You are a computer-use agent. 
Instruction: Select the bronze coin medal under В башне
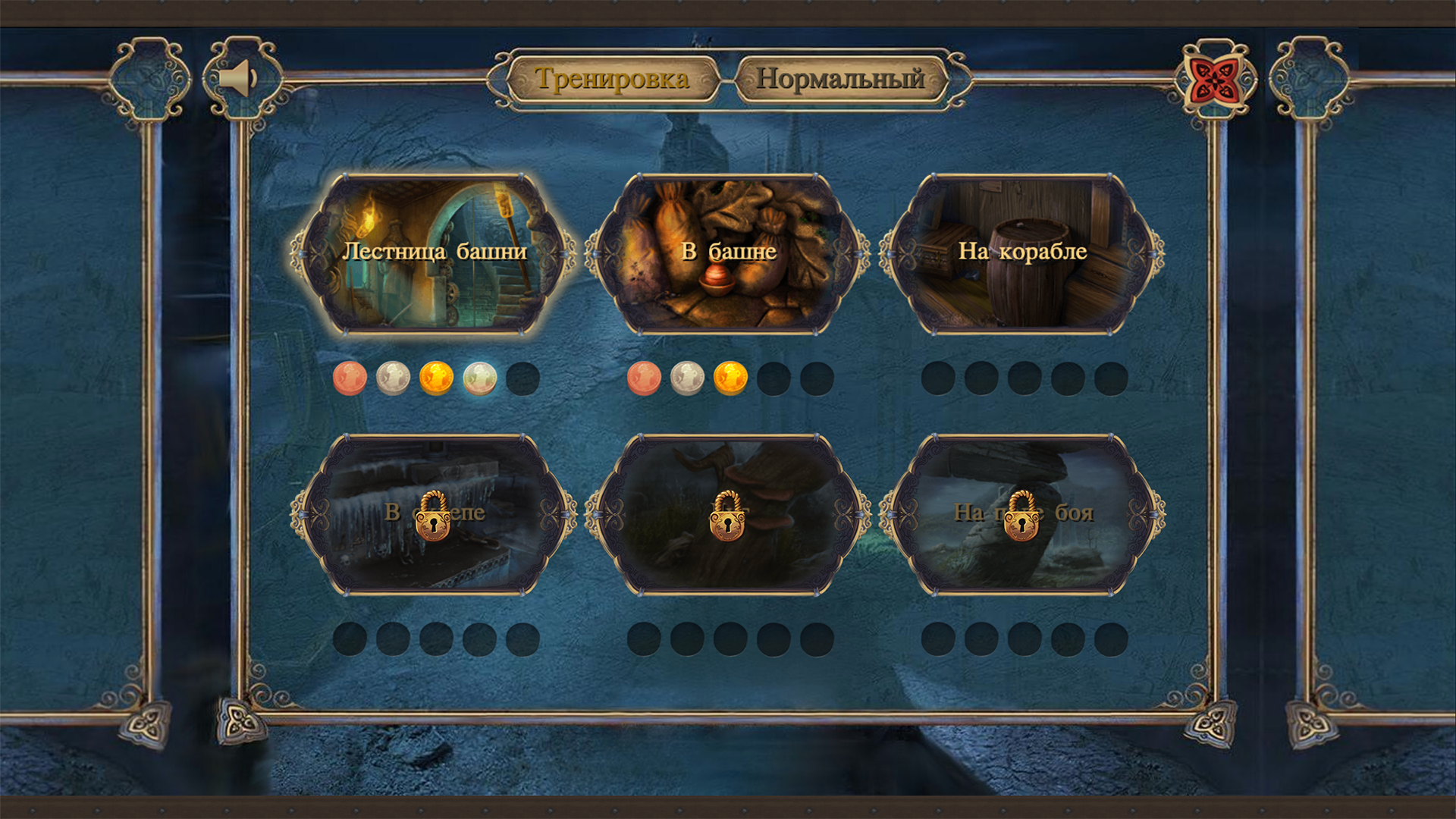[x=645, y=377]
